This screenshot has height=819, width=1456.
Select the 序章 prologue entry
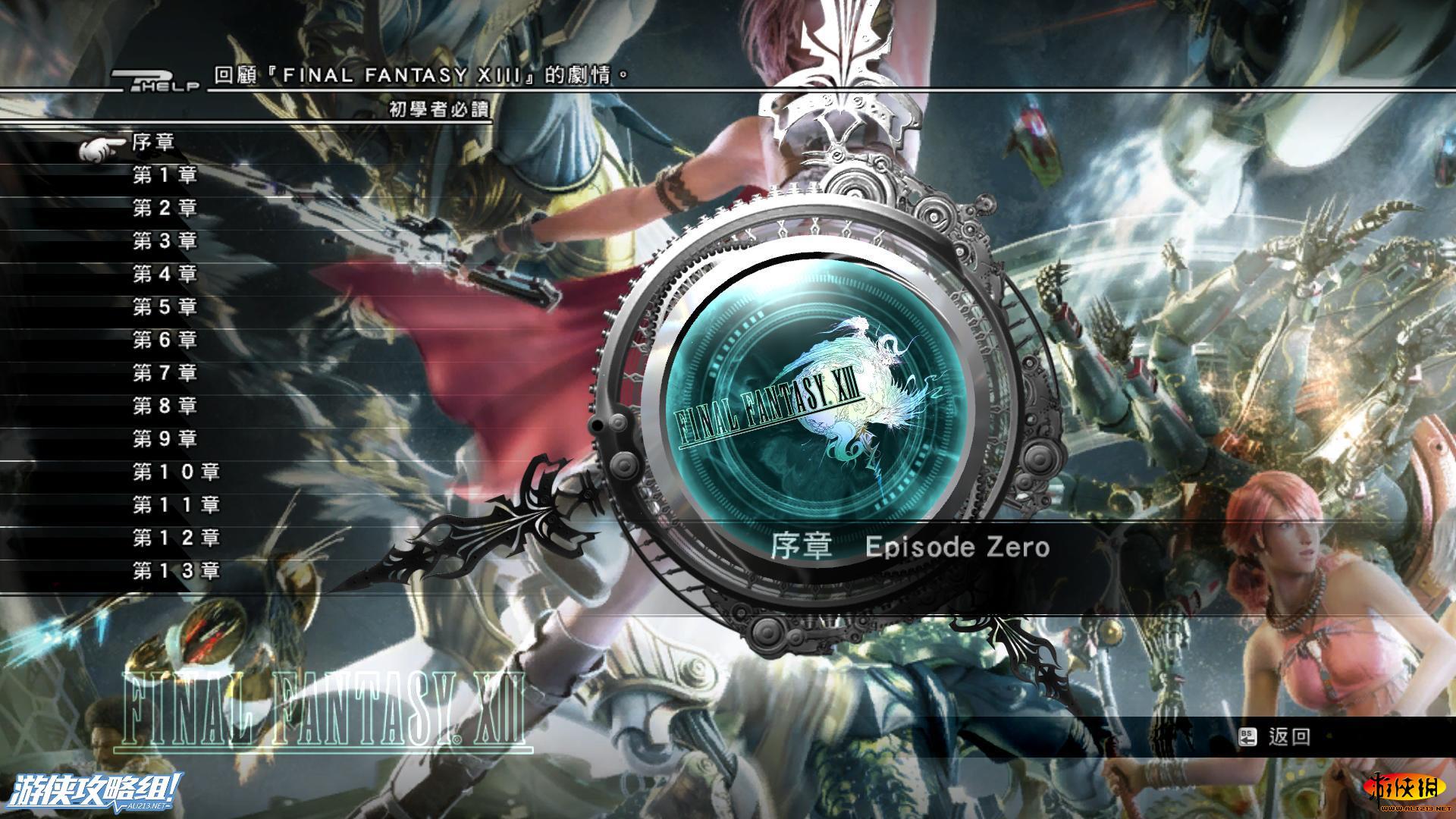click(154, 143)
